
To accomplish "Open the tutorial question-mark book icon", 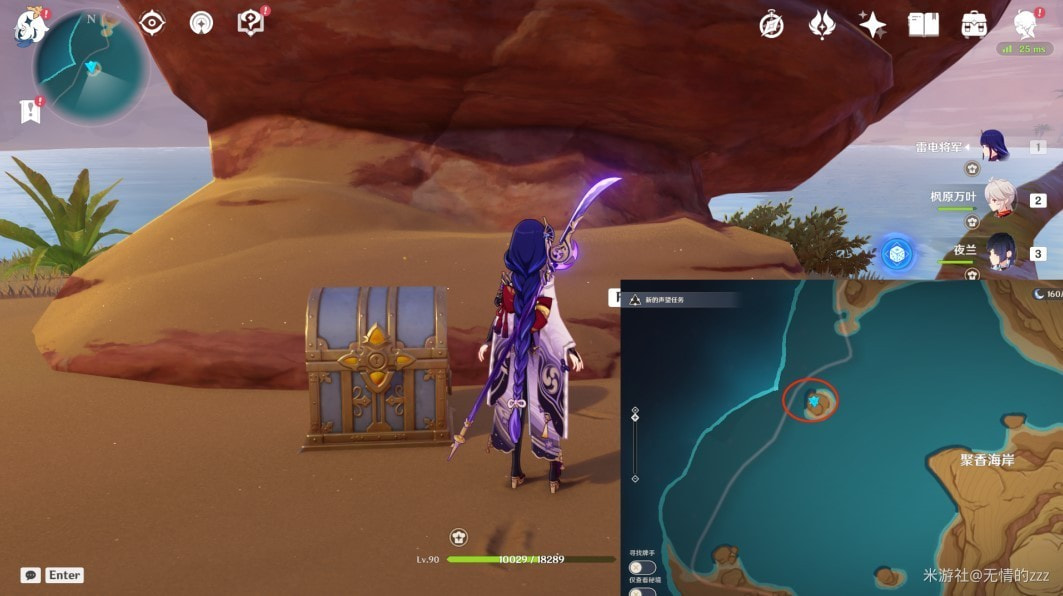I will 250,23.
